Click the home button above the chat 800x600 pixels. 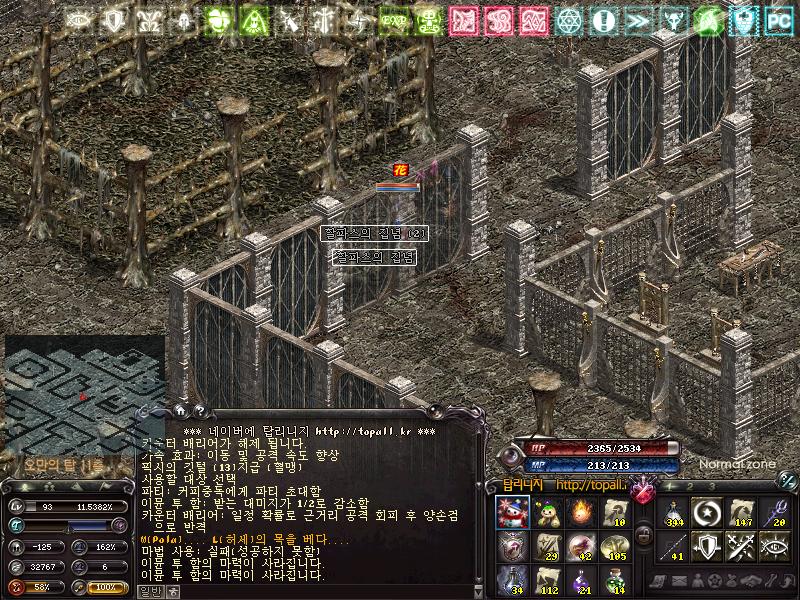pyautogui.click(x=180, y=409)
